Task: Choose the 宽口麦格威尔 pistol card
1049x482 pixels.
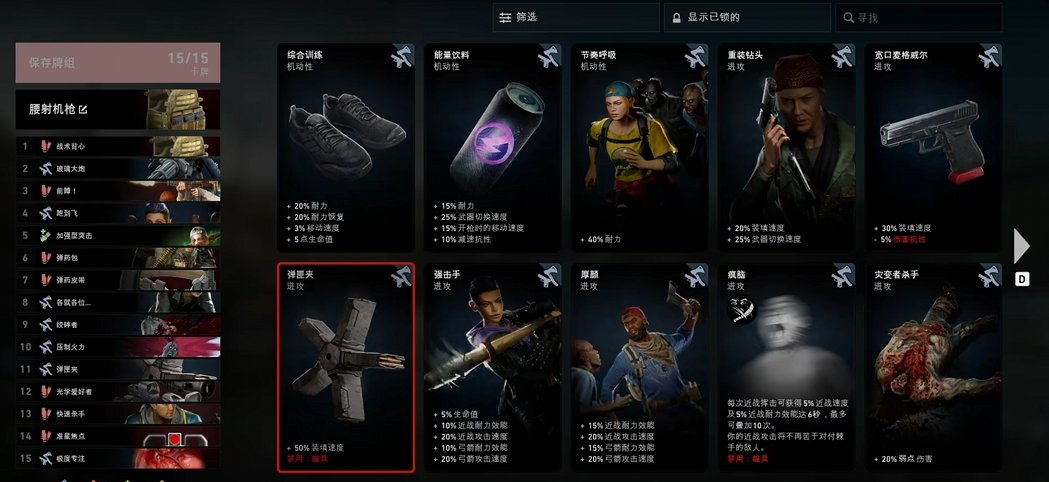Action: (x=932, y=147)
